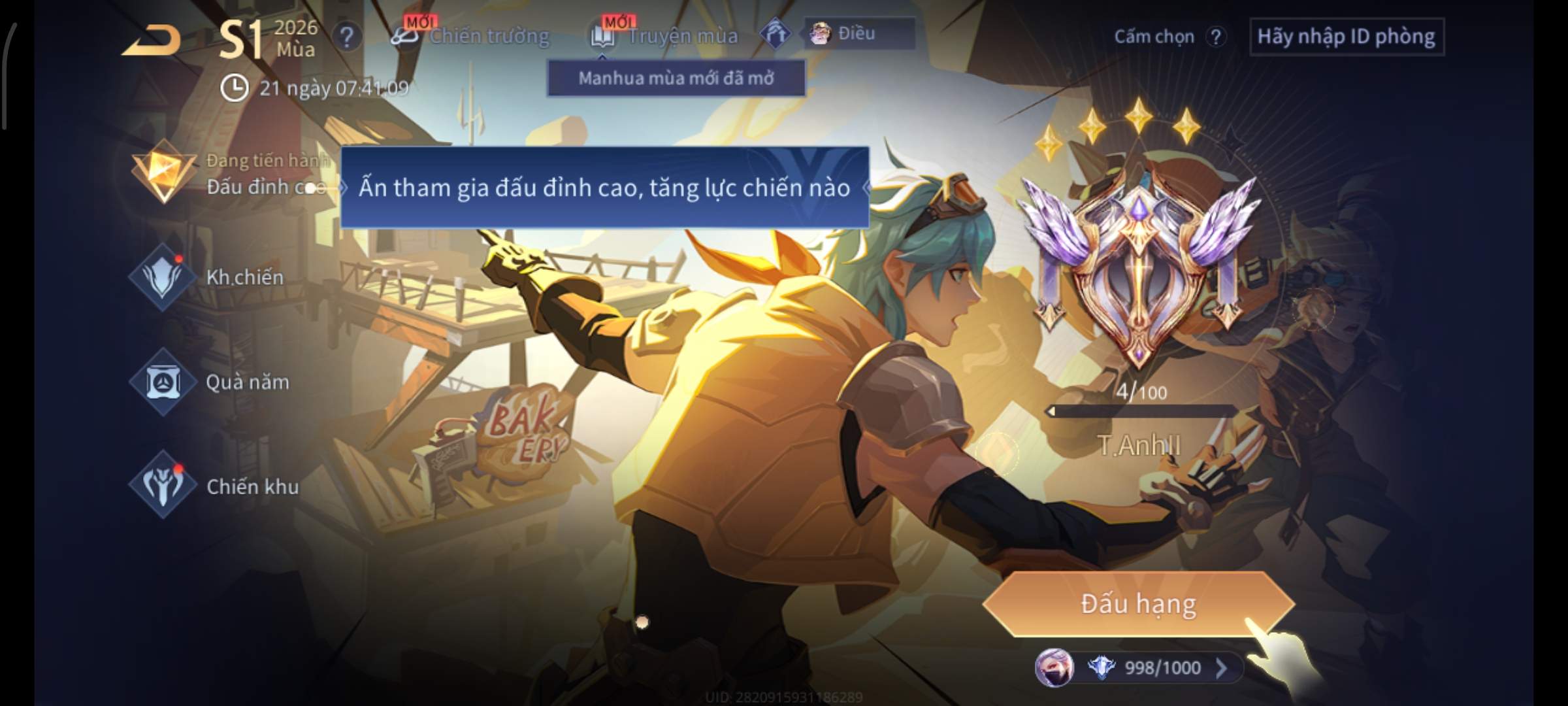Open the Cấm chọn help icon
The height and width of the screenshot is (706, 1568).
1215,37
